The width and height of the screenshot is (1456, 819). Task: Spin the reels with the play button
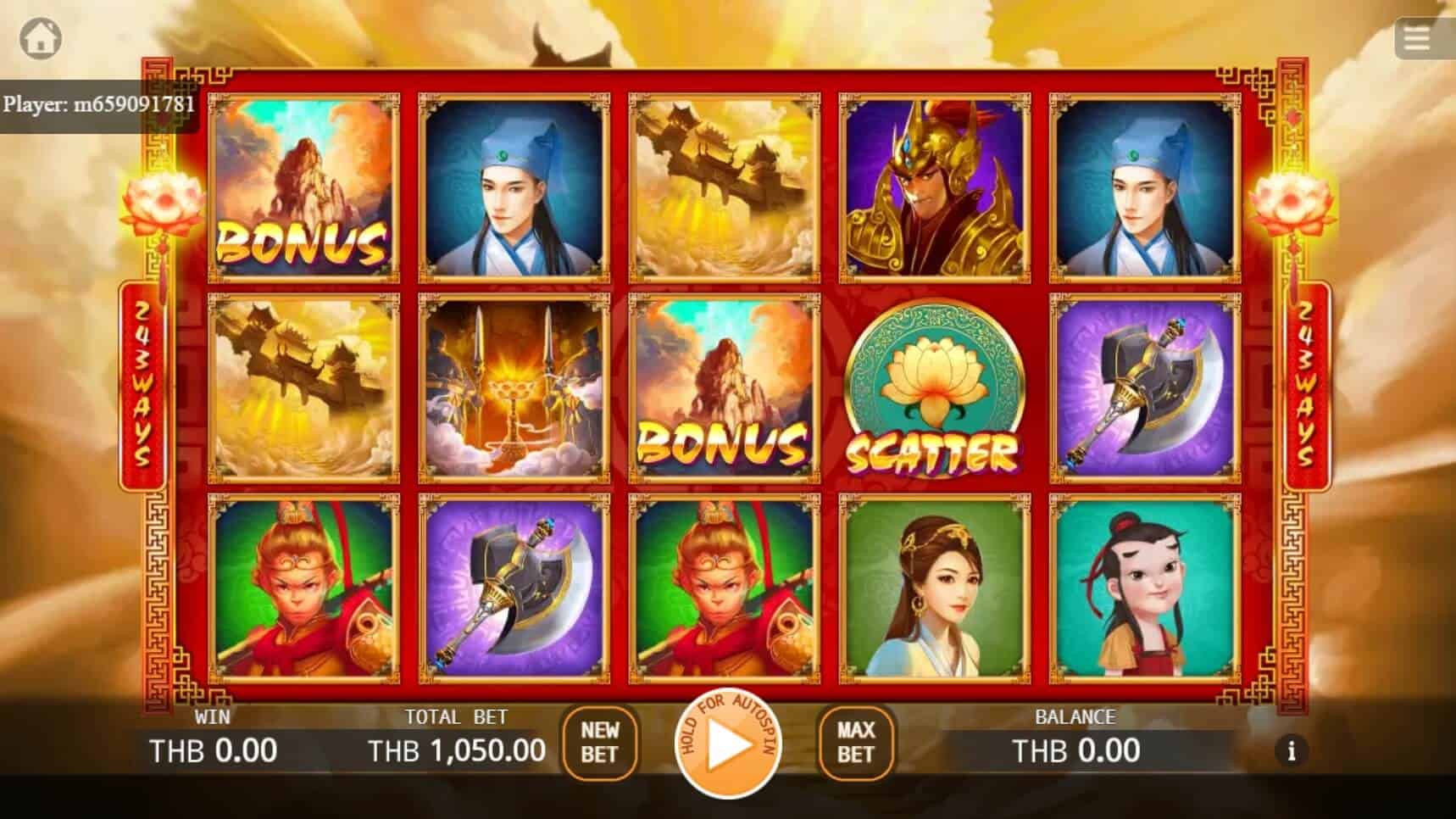(727, 744)
